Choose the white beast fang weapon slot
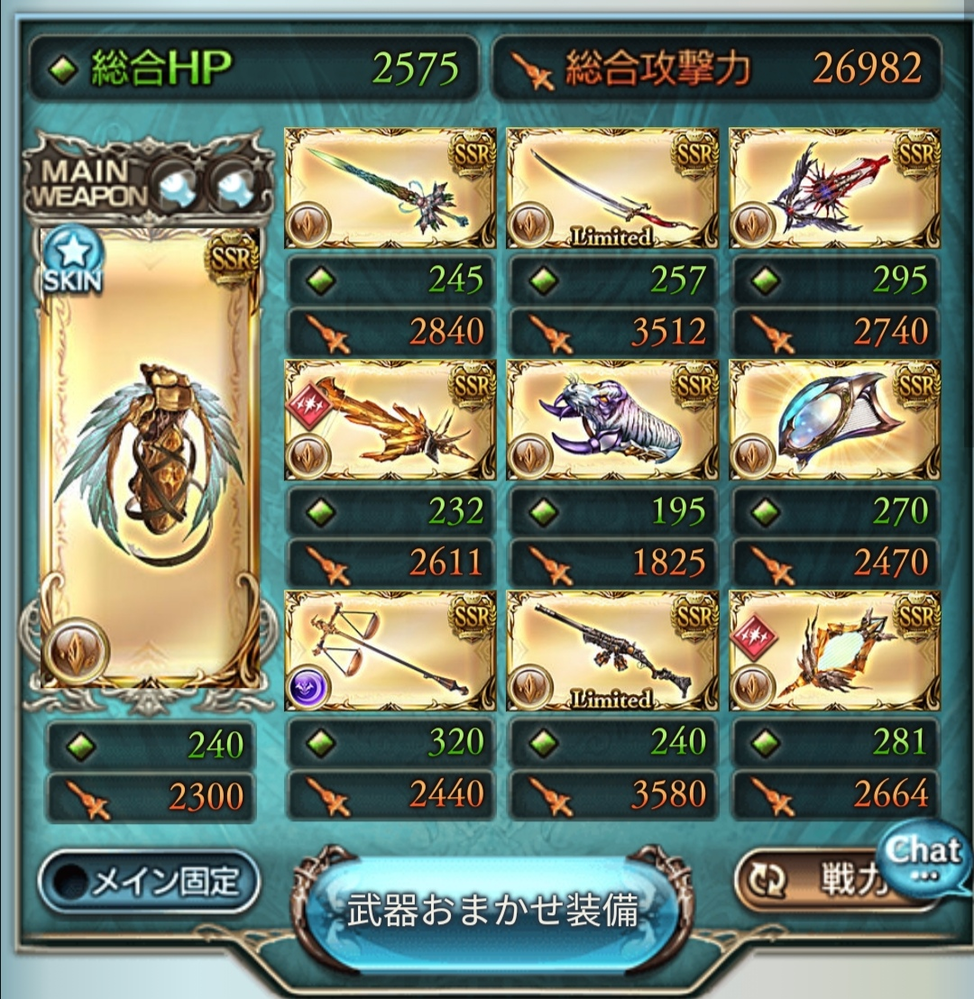974x999 pixels. pyautogui.click(x=612, y=419)
